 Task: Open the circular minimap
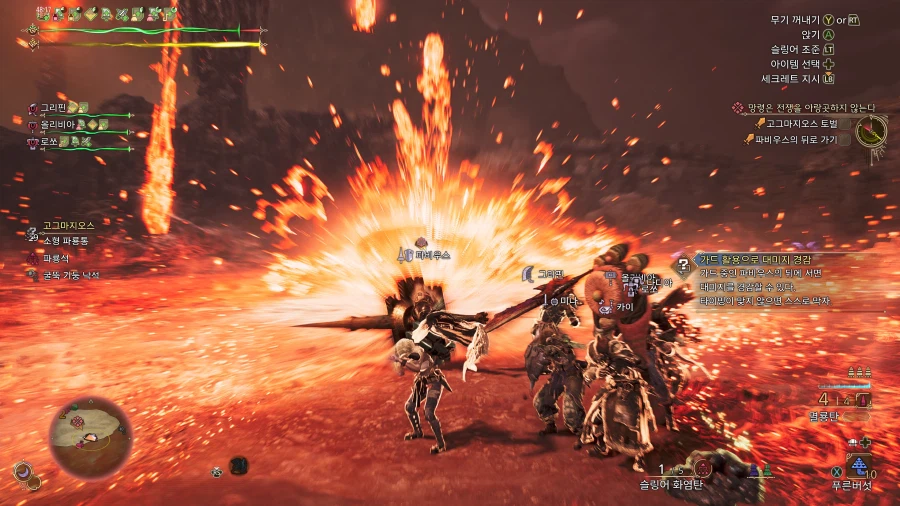coord(90,436)
